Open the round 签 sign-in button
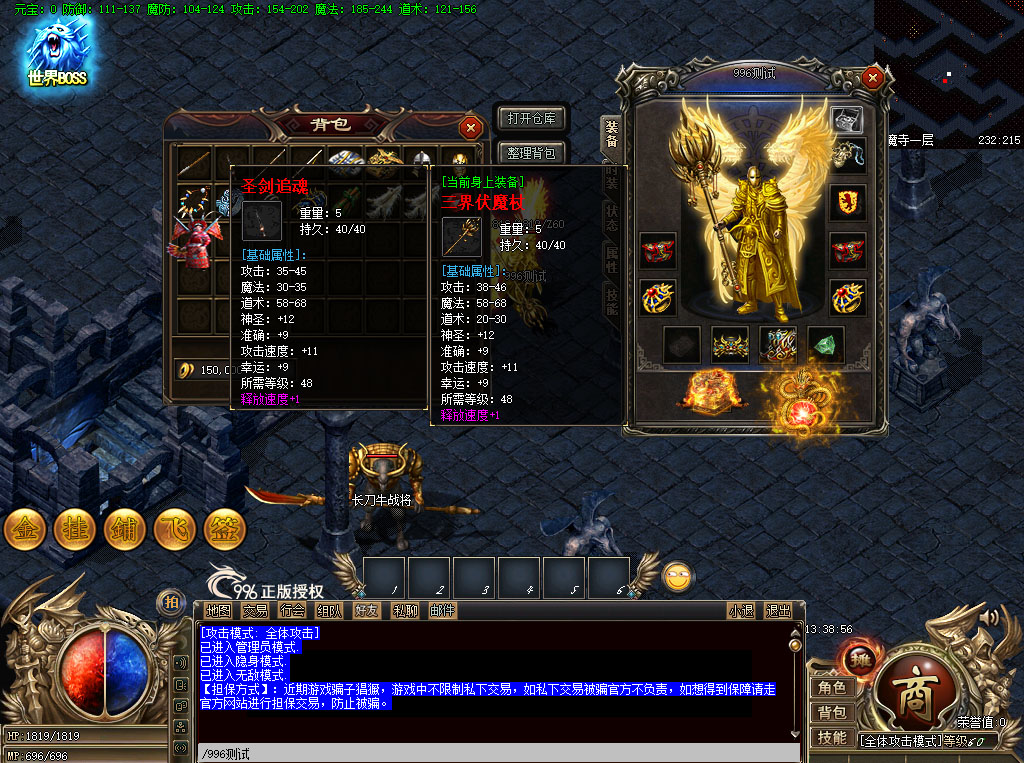The width and height of the screenshot is (1024, 763). [225, 530]
